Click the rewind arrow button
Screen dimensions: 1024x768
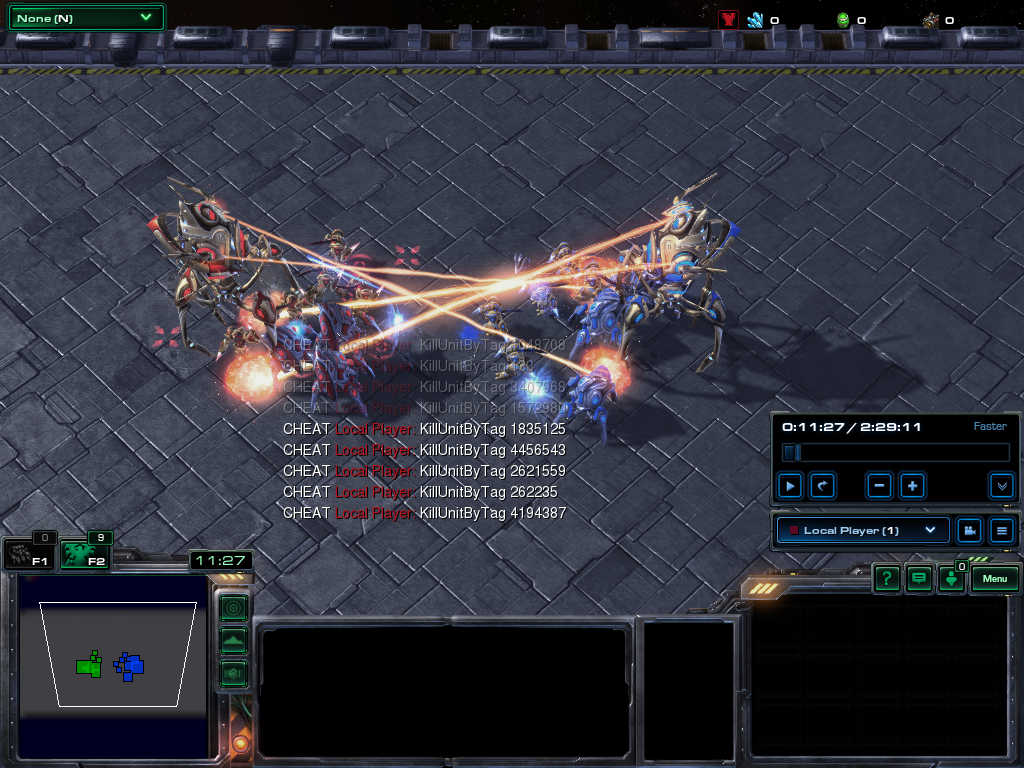click(x=822, y=487)
